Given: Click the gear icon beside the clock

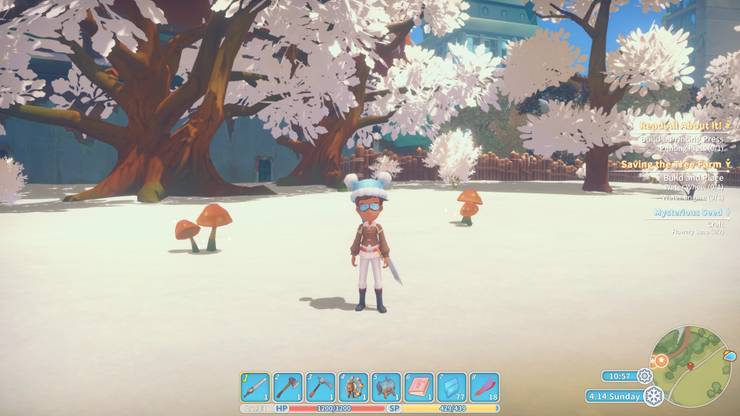Looking at the screenshot, I should click(x=644, y=376).
